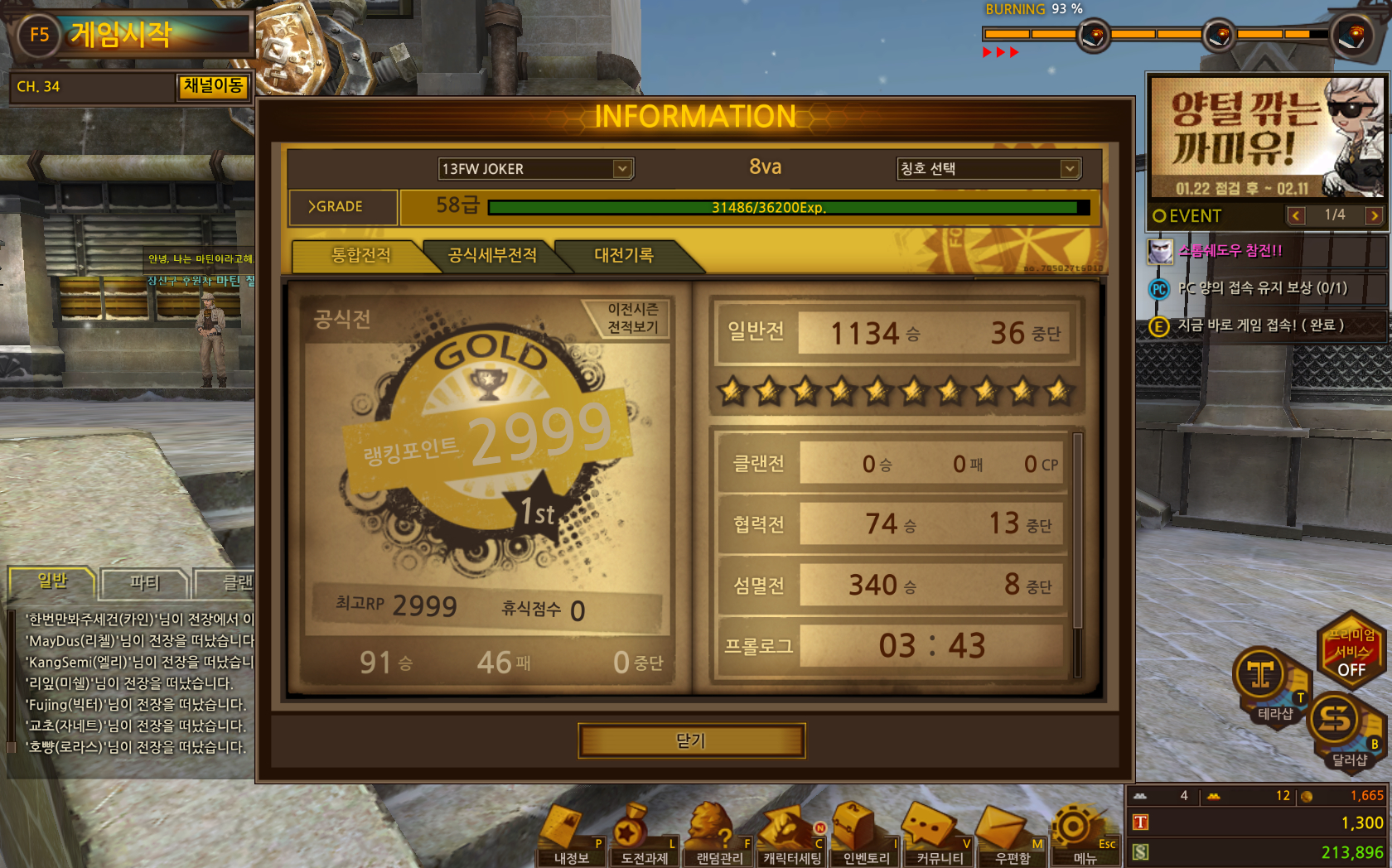Show the previous event banner
Image resolution: width=1392 pixels, height=868 pixels.
(1296, 216)
